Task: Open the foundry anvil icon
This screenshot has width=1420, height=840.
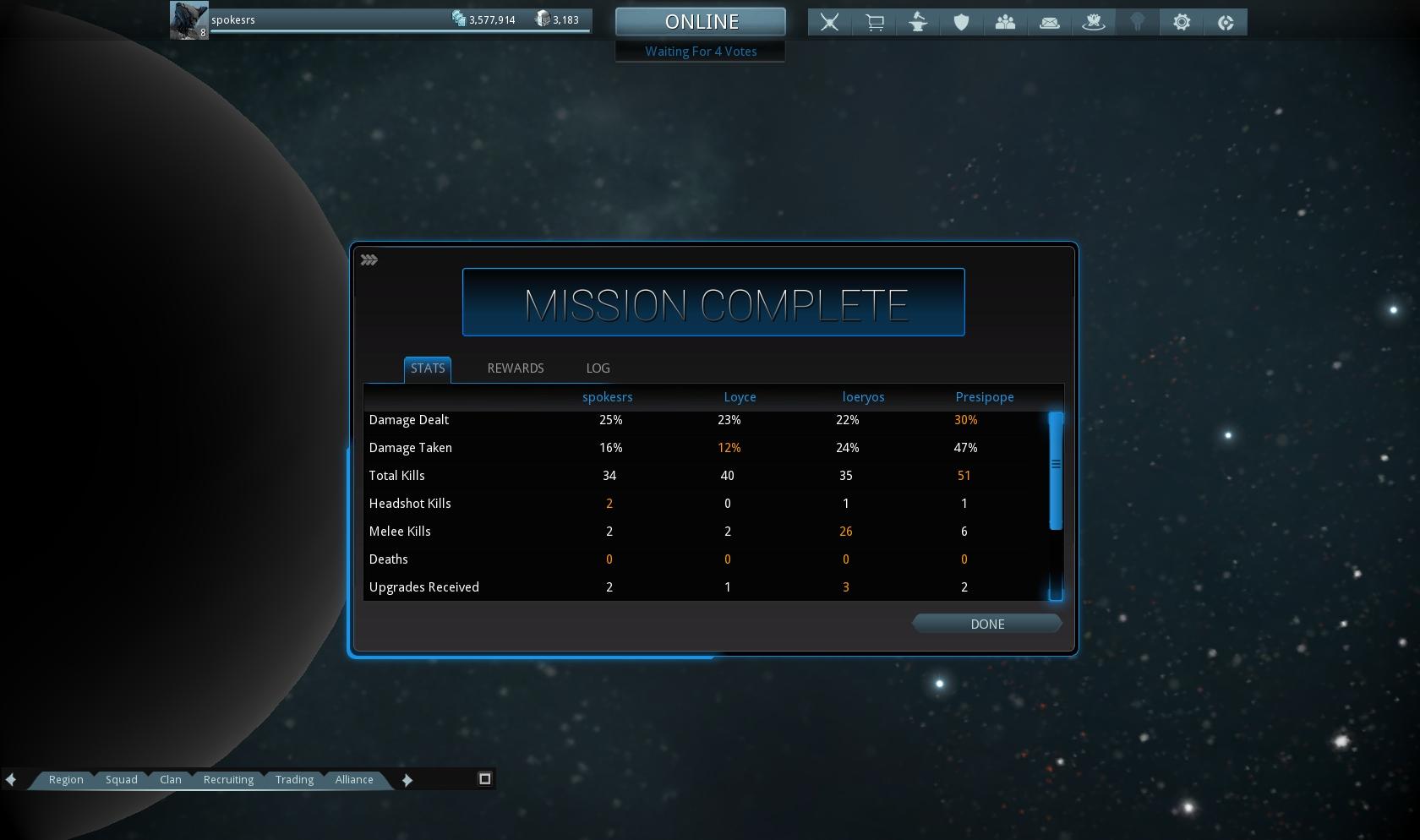Action: click(x=918, y=23)
